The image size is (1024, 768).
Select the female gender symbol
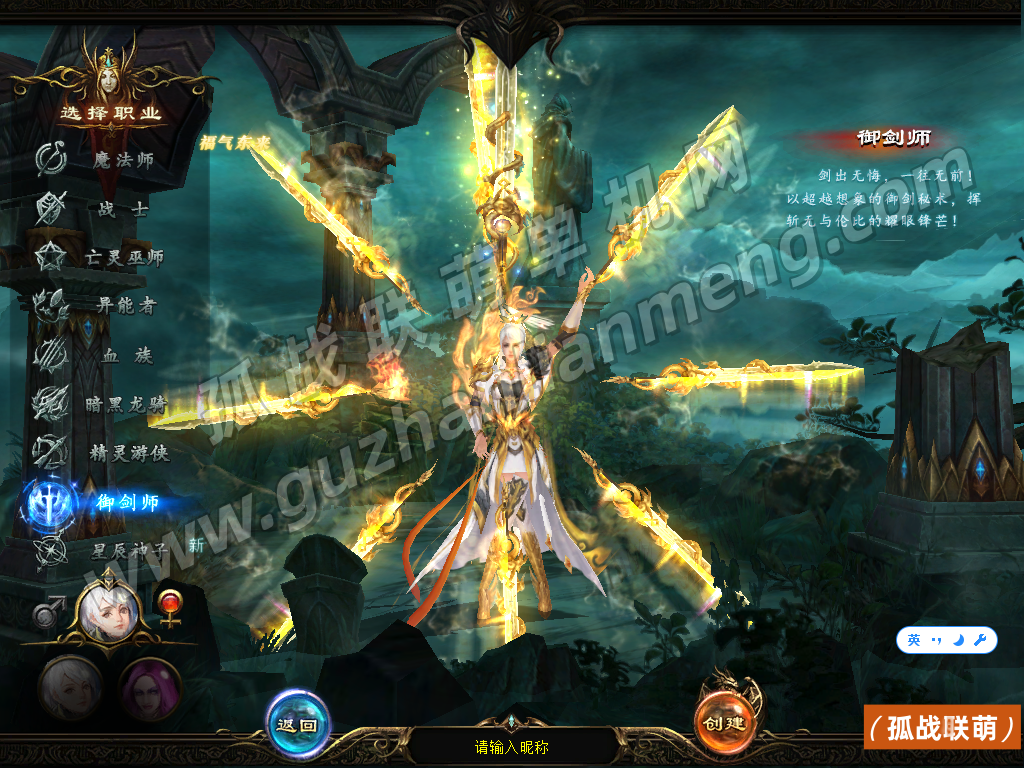tap(170, 607)
